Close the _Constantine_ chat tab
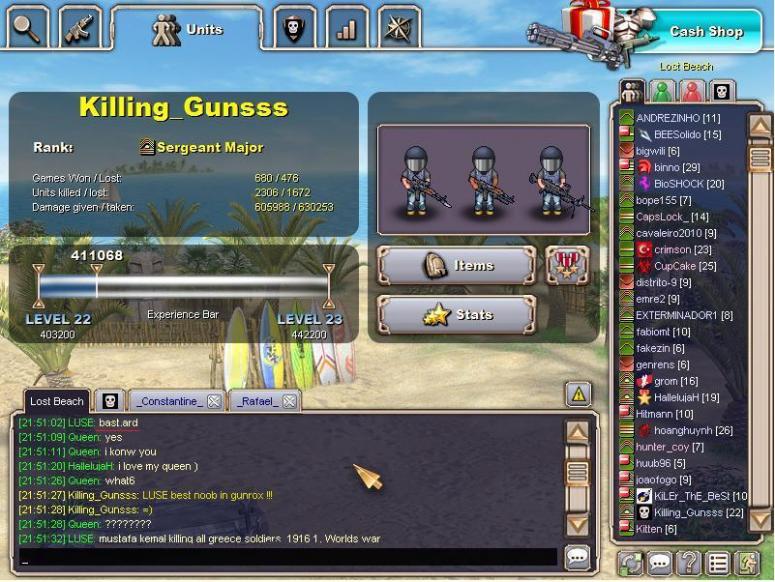The width and height of the screenshot is (775, 582). coord(214,401)
